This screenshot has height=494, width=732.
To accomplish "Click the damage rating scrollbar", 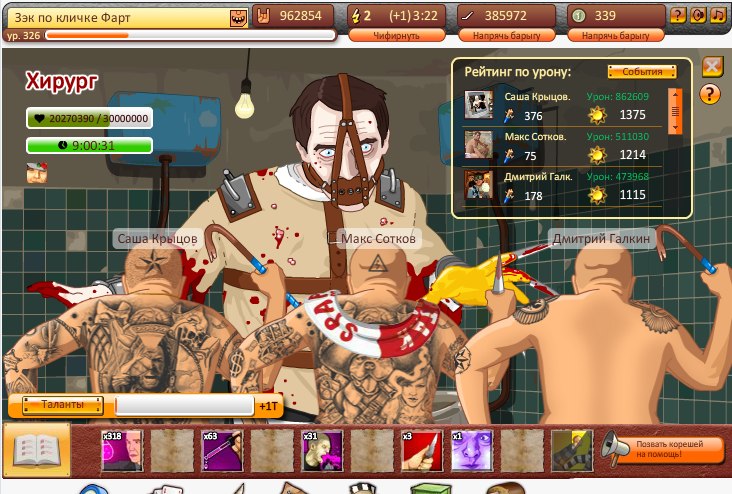I will 675,112.
